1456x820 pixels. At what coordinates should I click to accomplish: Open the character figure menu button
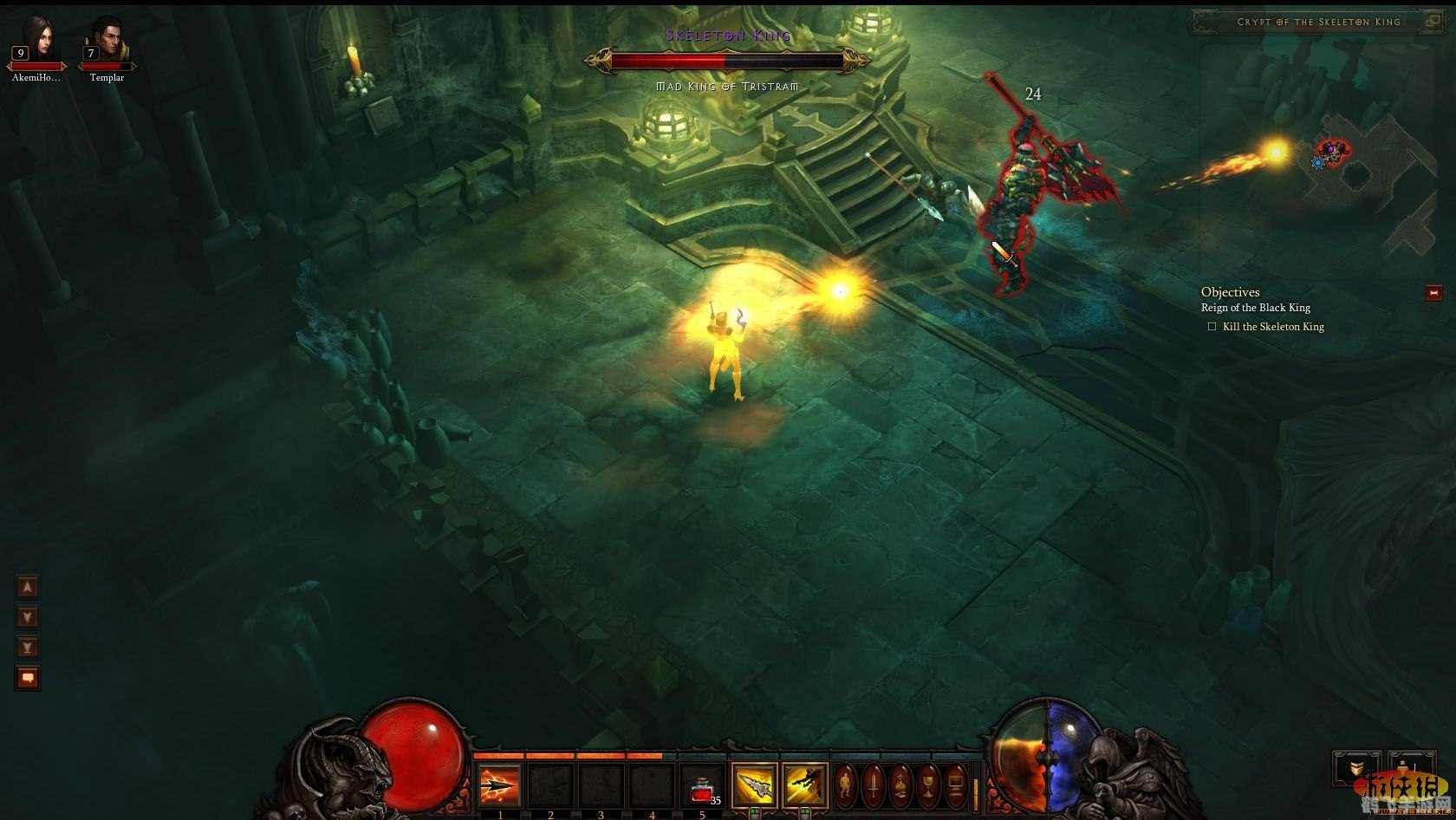click(846, 786)
